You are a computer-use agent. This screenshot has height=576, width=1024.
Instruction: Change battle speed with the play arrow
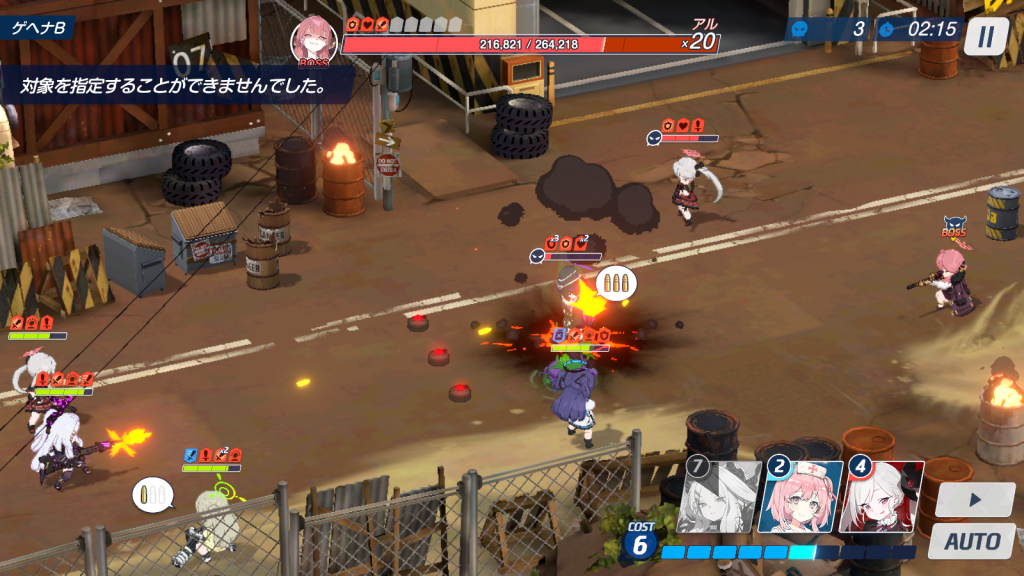[973, 499]
